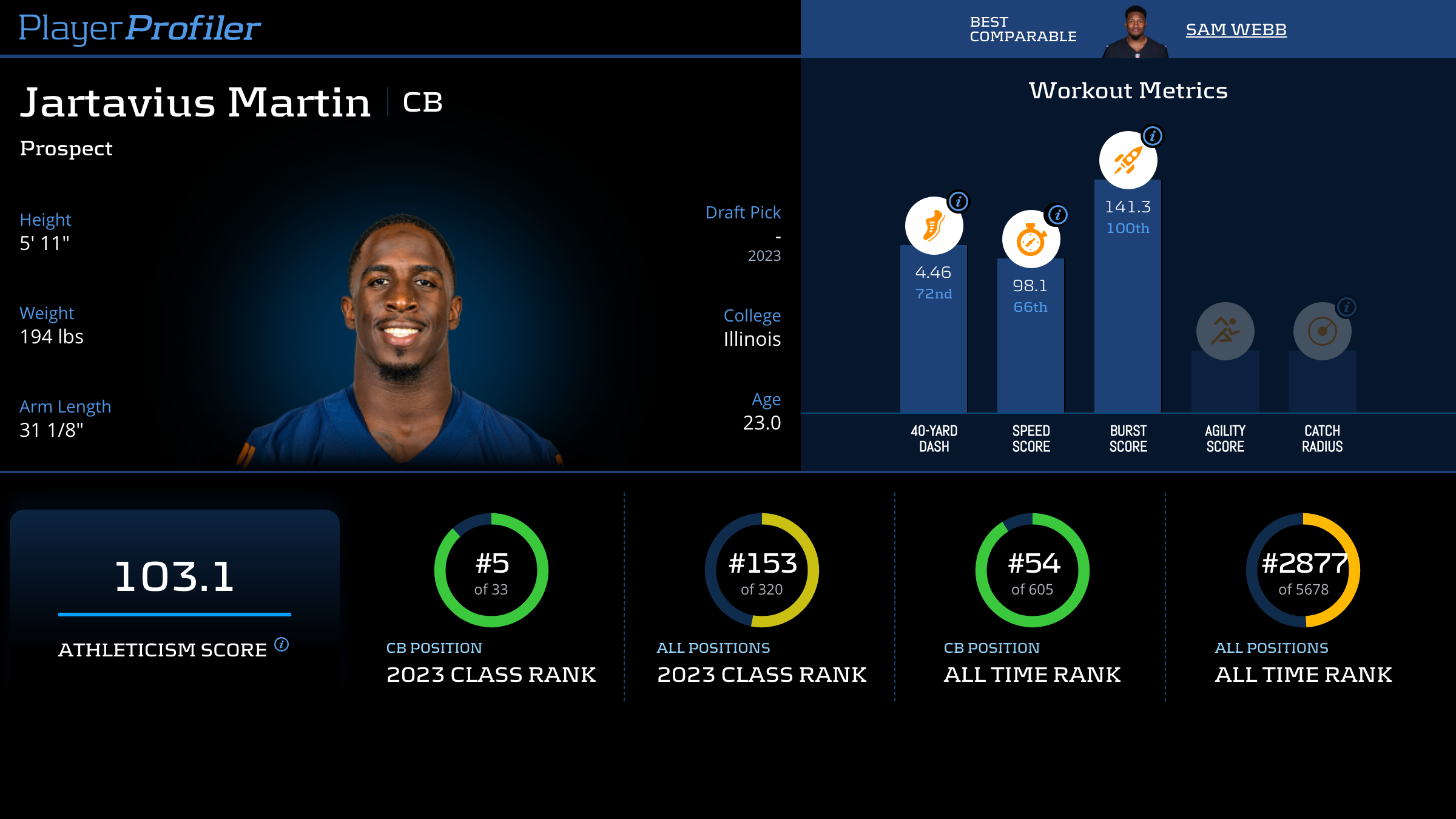Open the Athleticism Score info icon

tap(281, 644)
